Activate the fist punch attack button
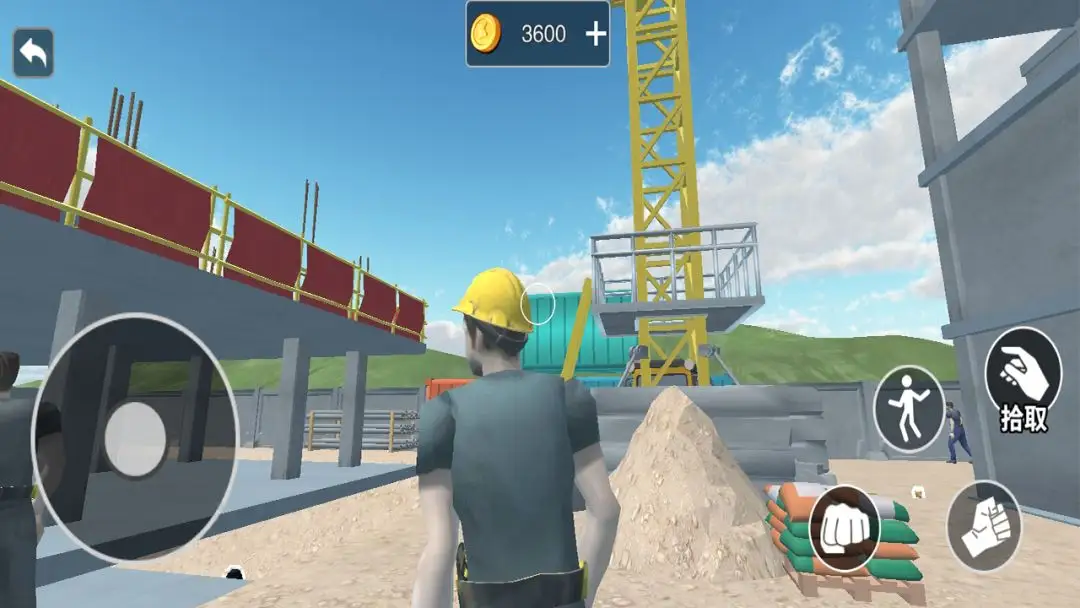 [x=845, y=529]
